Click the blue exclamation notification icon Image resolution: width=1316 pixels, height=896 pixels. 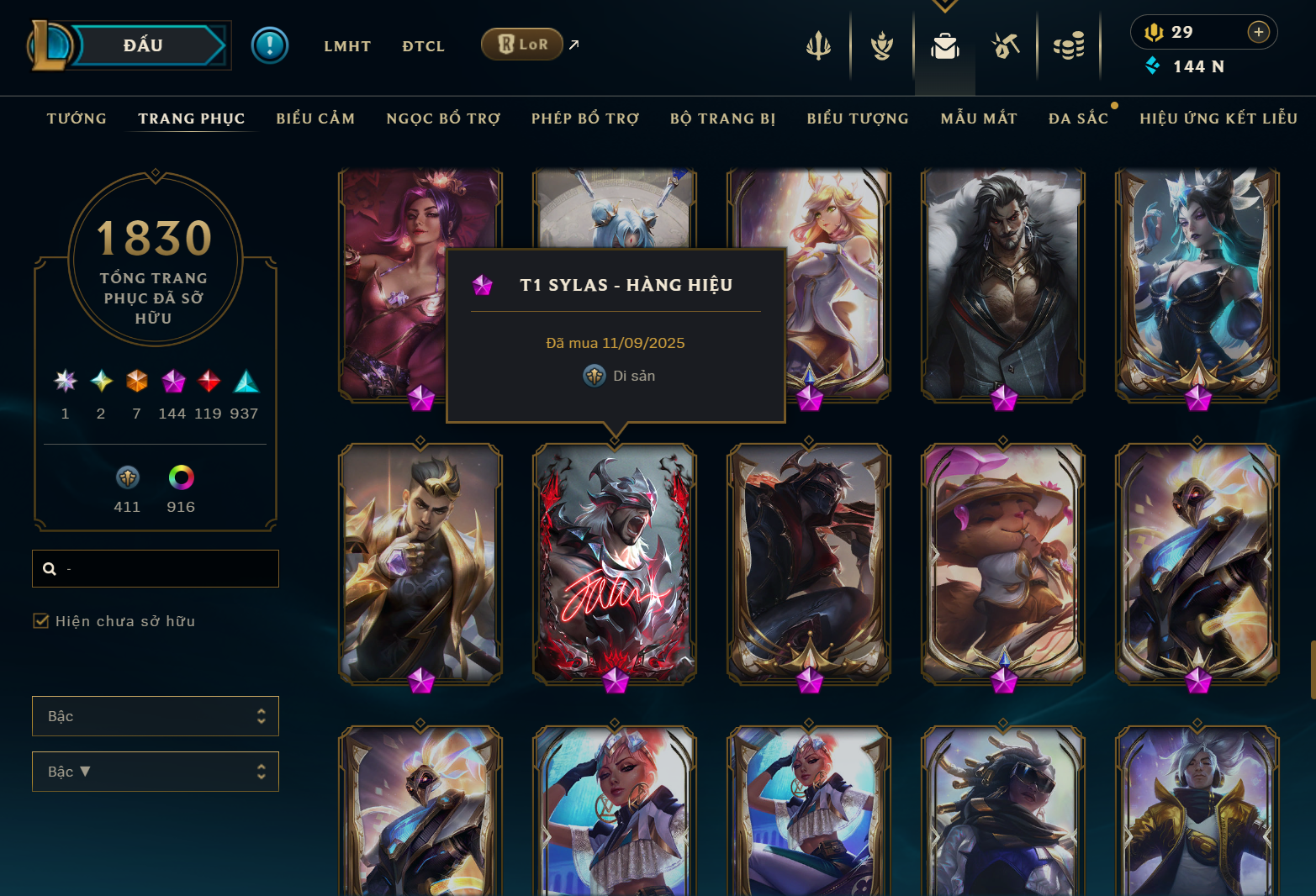(x=269, y=45)
